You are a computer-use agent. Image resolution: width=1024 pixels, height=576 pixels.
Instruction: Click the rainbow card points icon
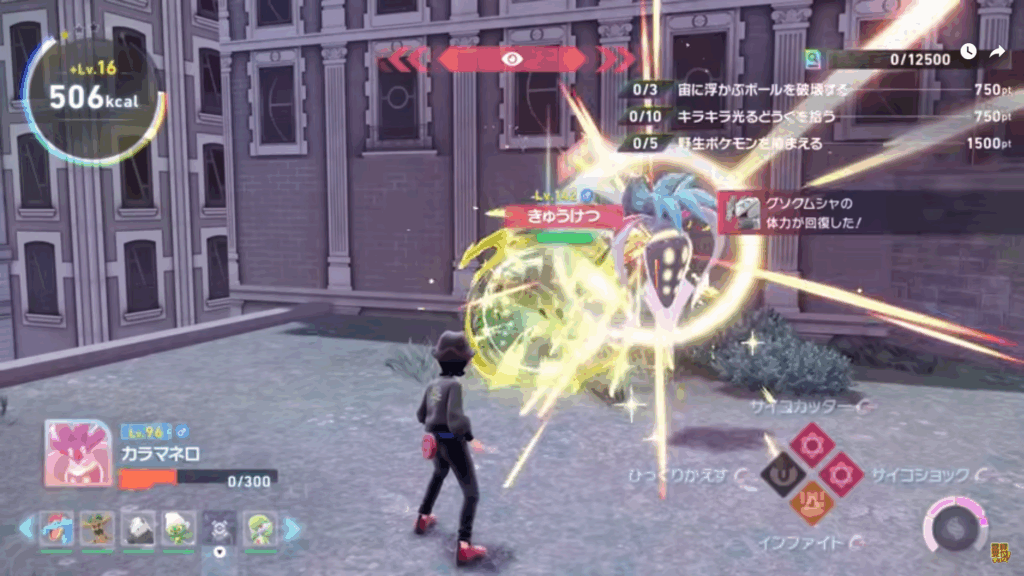point(814,60)
